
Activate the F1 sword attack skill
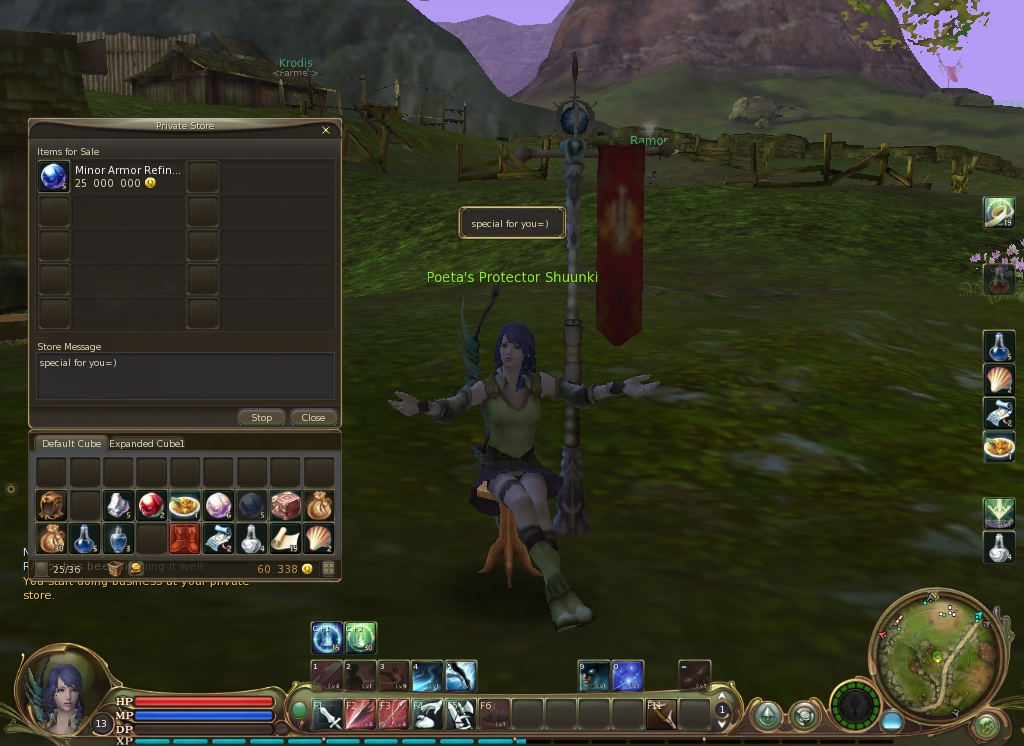coord(327,713)
